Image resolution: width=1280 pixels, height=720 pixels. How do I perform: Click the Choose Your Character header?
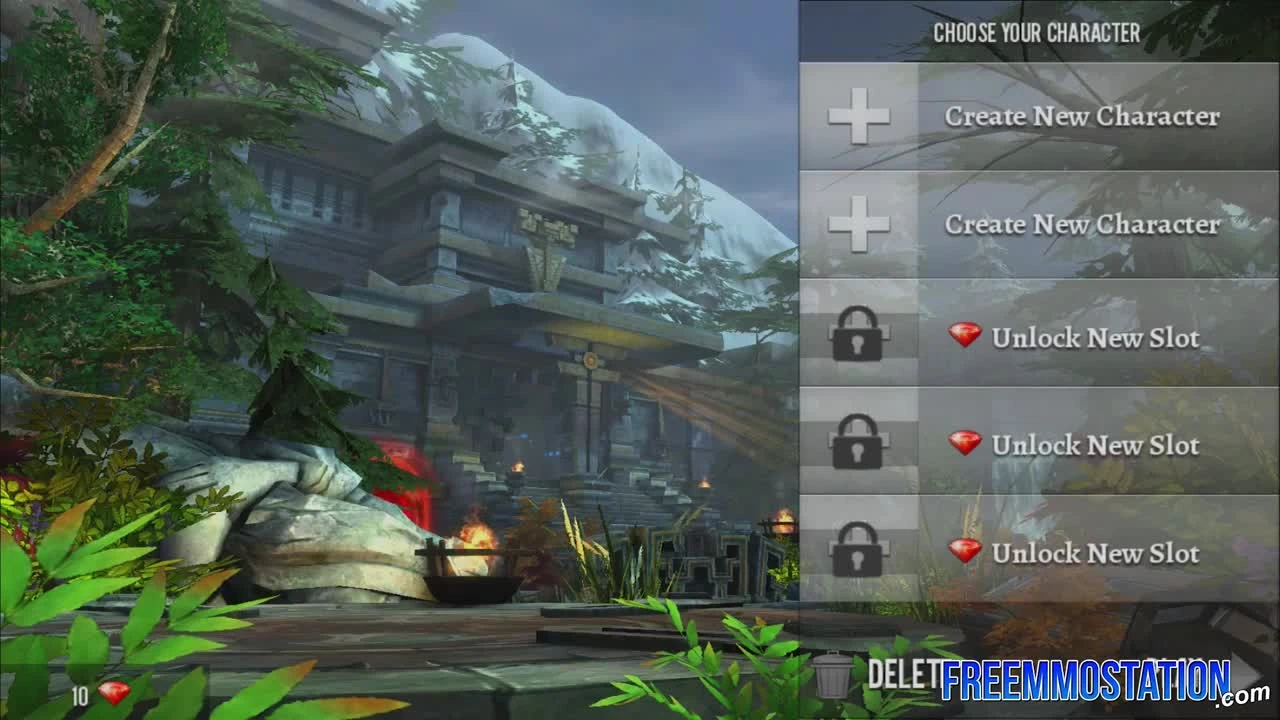(x=1038, y=31)
